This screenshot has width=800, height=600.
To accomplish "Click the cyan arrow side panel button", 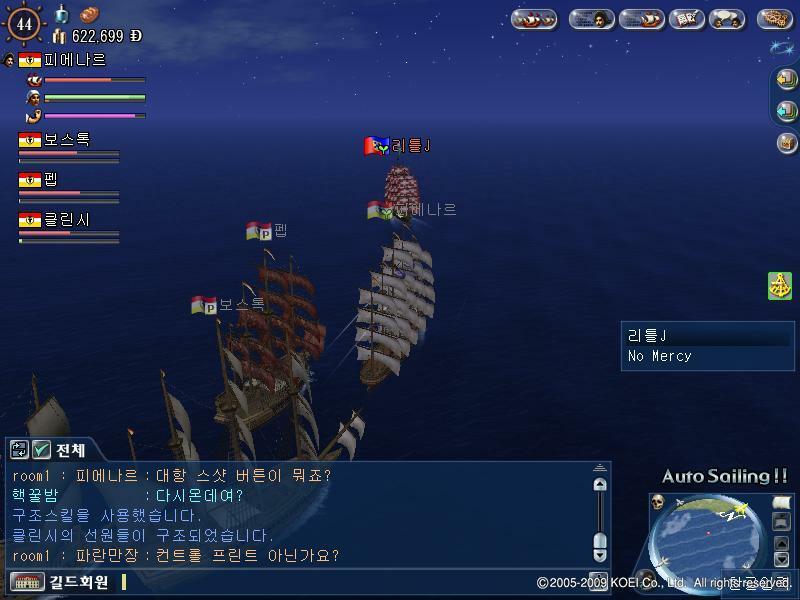I will click(786, 110).
